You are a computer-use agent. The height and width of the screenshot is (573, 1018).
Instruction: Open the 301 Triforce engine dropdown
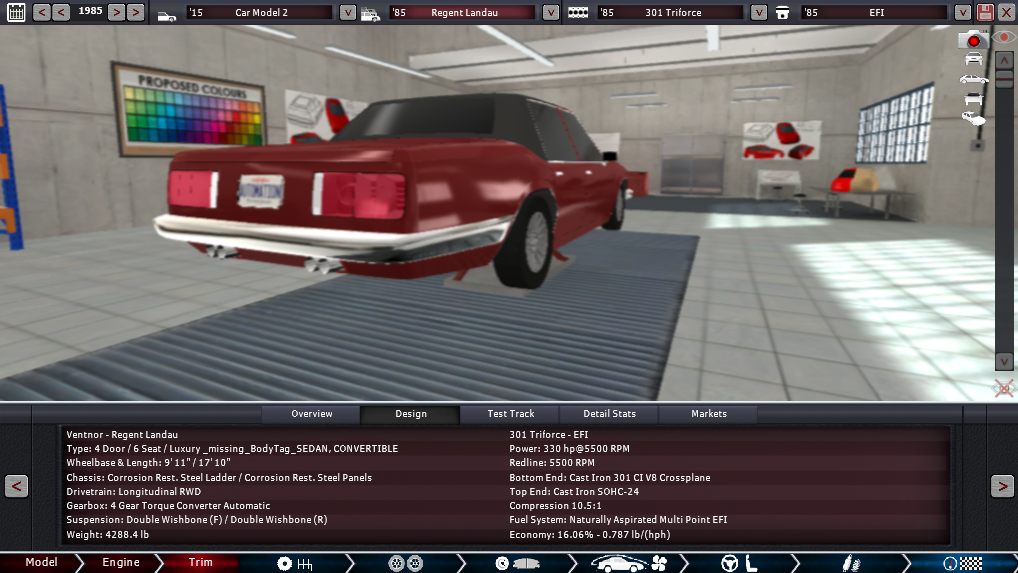[759, 13]
